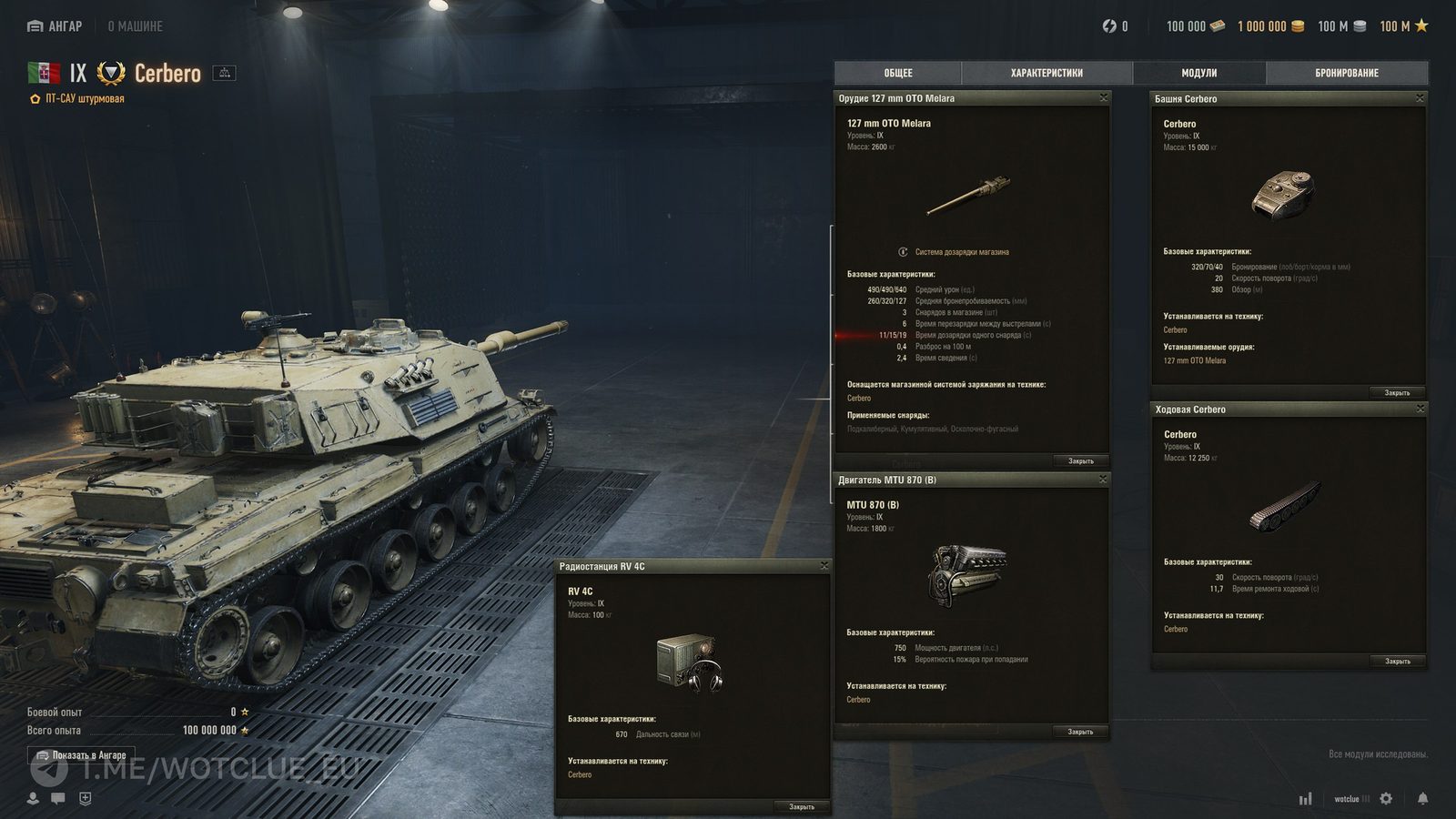Click the session statistics bars icon
This screenshot has height=819, width=1456.
1308,797
